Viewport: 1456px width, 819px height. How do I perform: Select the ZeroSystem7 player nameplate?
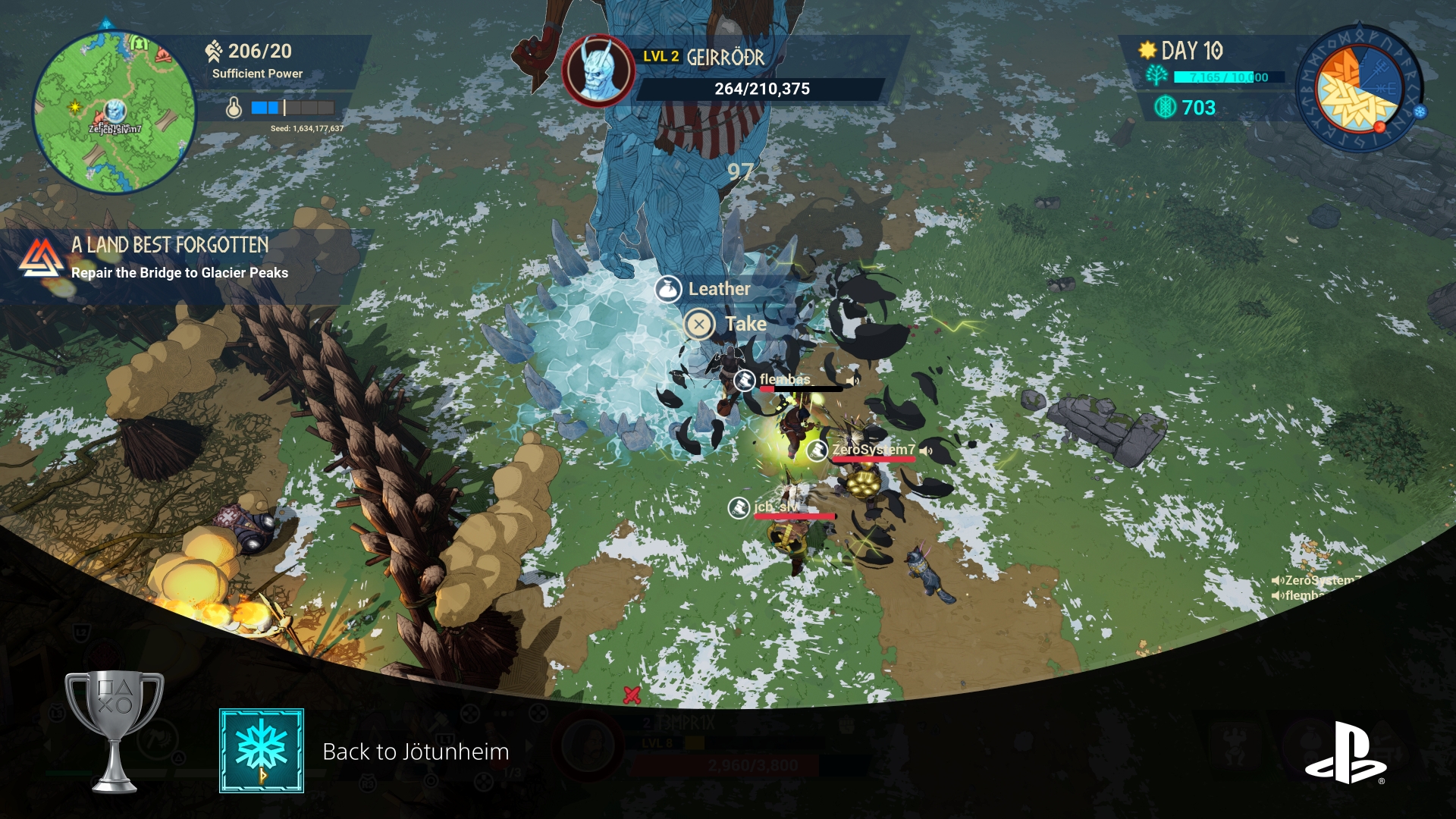tap(872, 450)
